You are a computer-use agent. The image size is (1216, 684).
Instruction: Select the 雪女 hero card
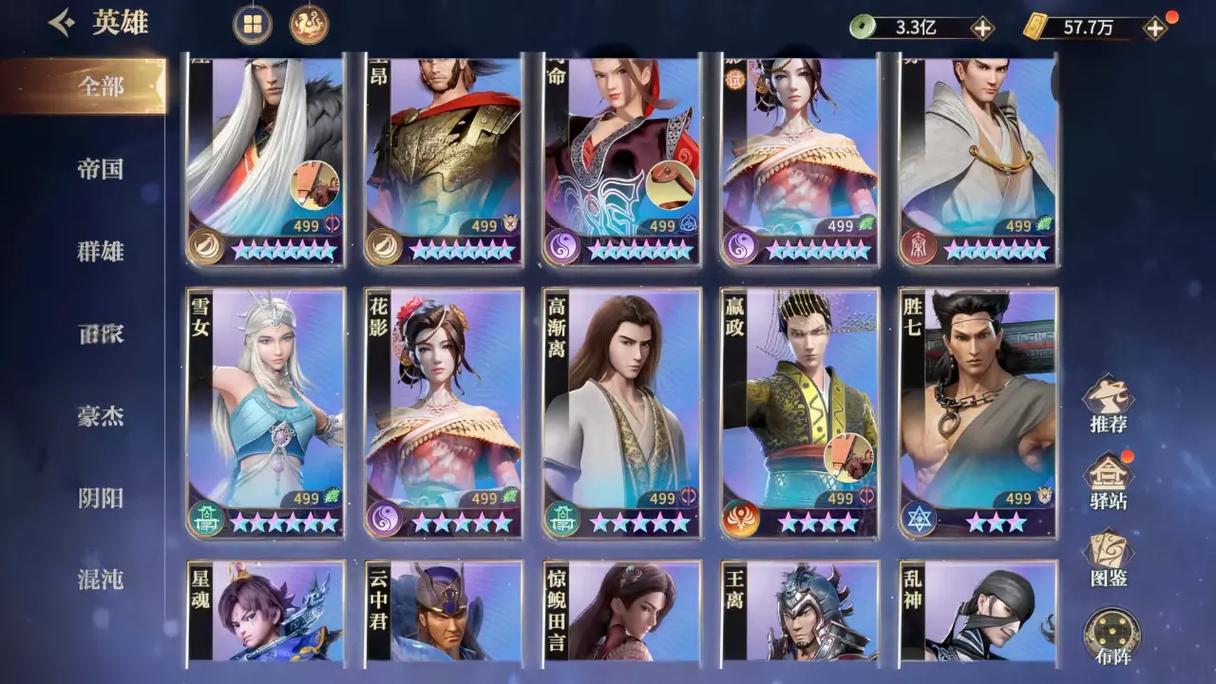point(266,412)
